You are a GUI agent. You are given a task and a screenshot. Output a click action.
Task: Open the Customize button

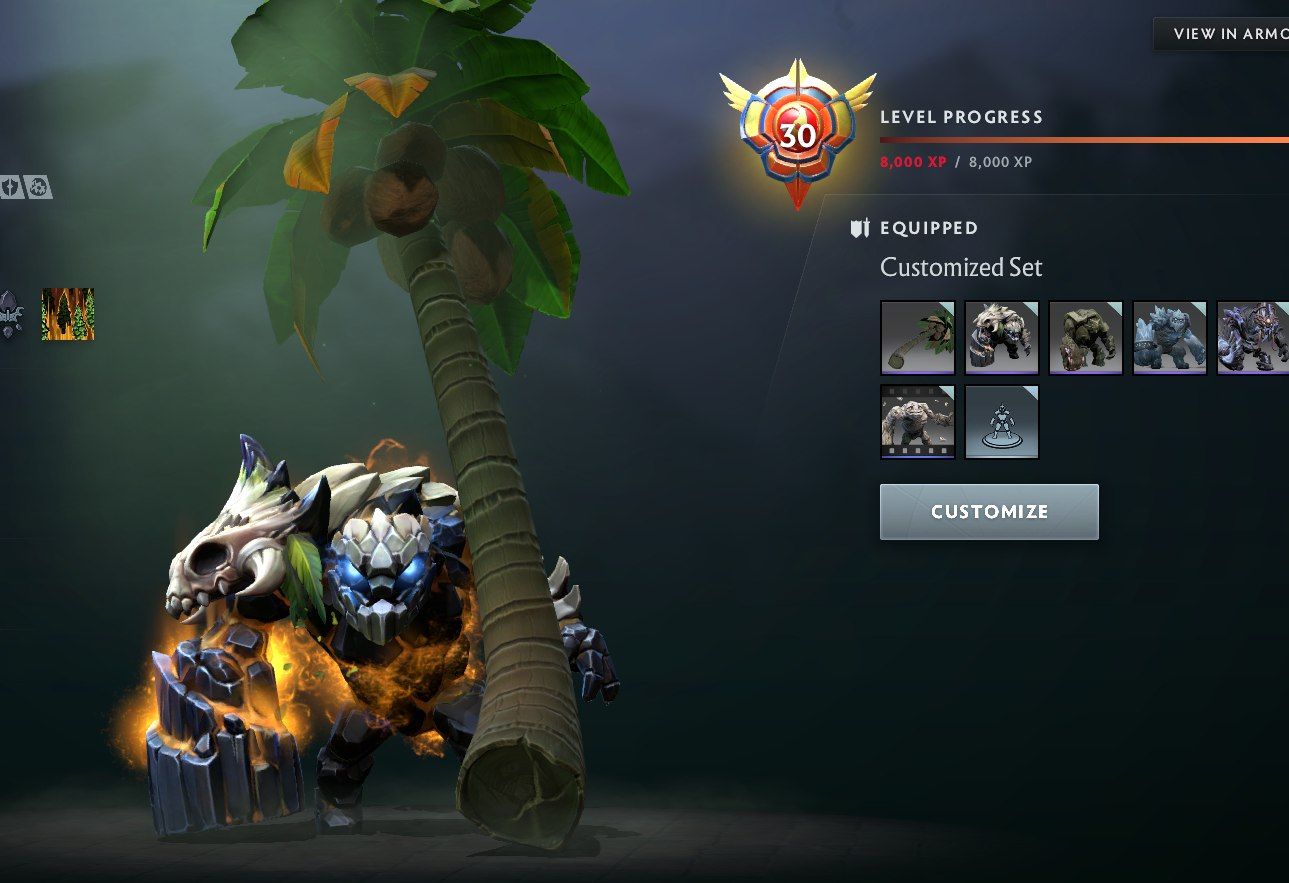[988, 512]
